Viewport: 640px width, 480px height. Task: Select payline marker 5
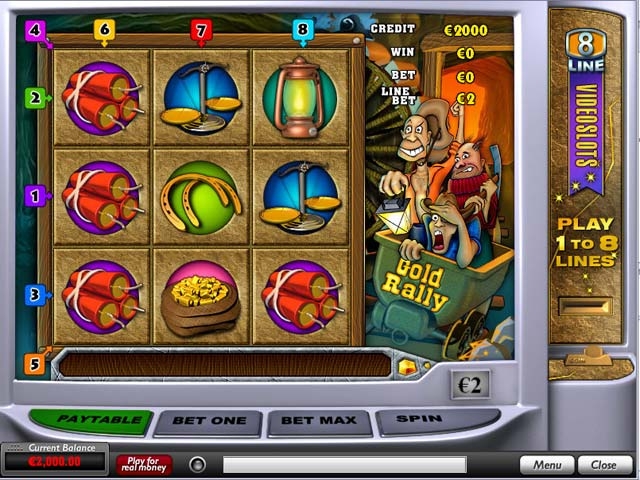(35, 364)
